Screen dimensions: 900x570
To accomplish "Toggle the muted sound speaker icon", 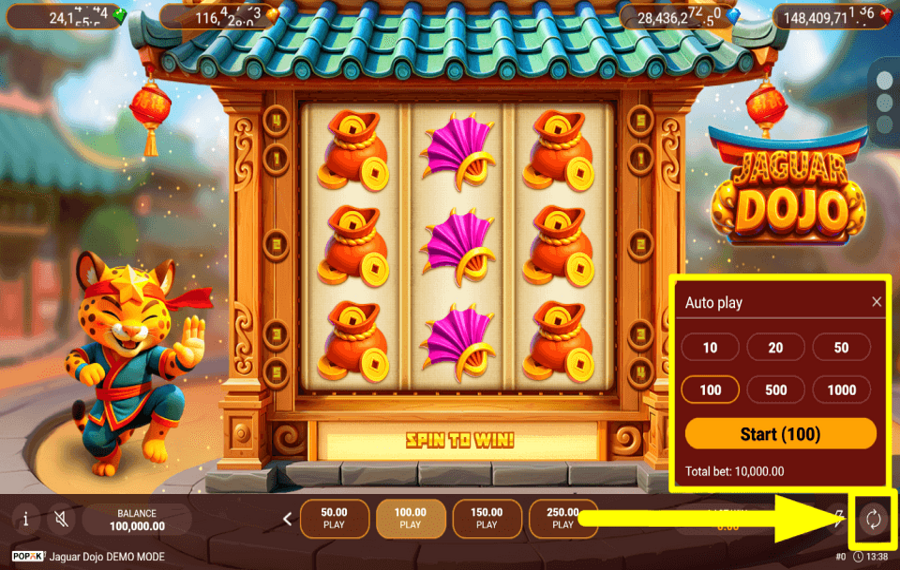I will (x=61, y=519).
